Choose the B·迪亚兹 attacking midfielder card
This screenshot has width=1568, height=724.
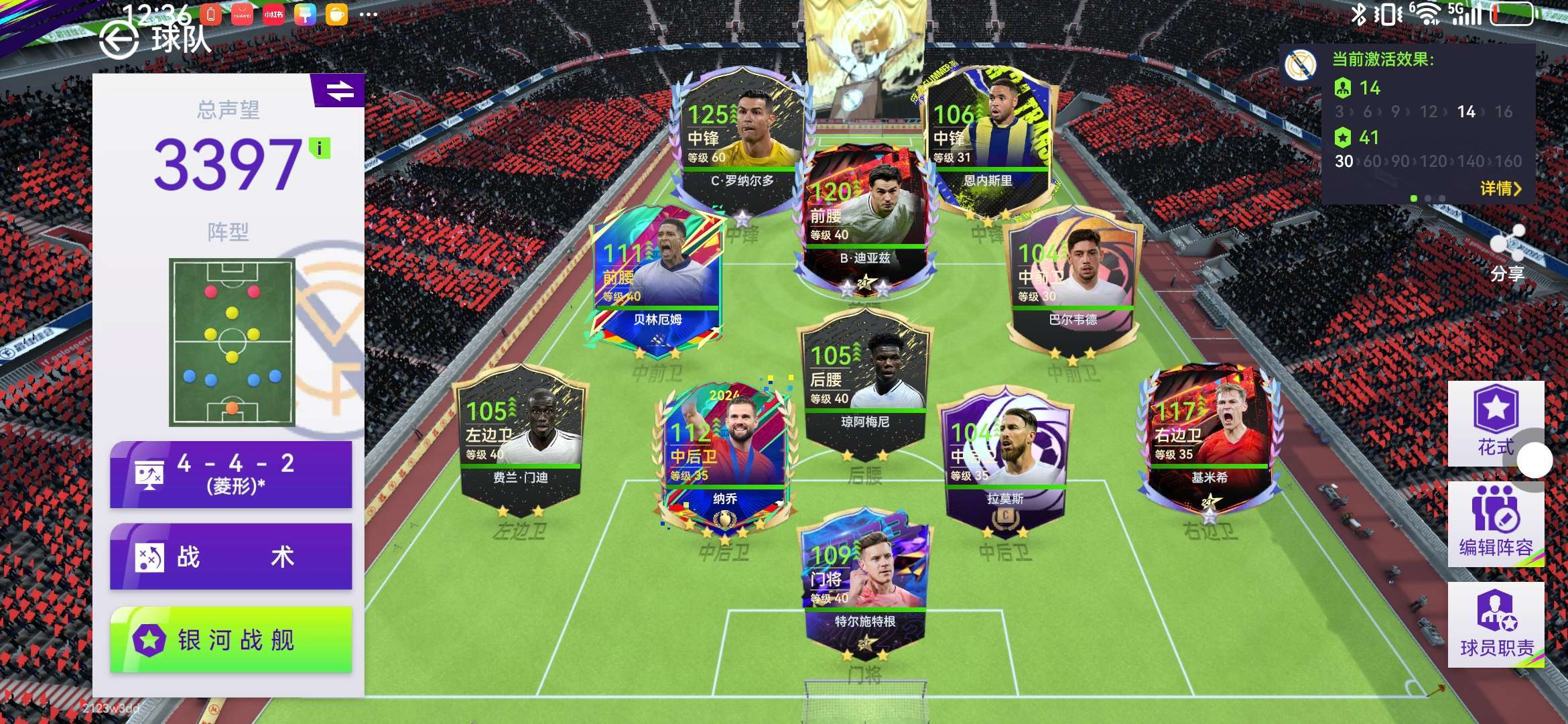(864, 215)
